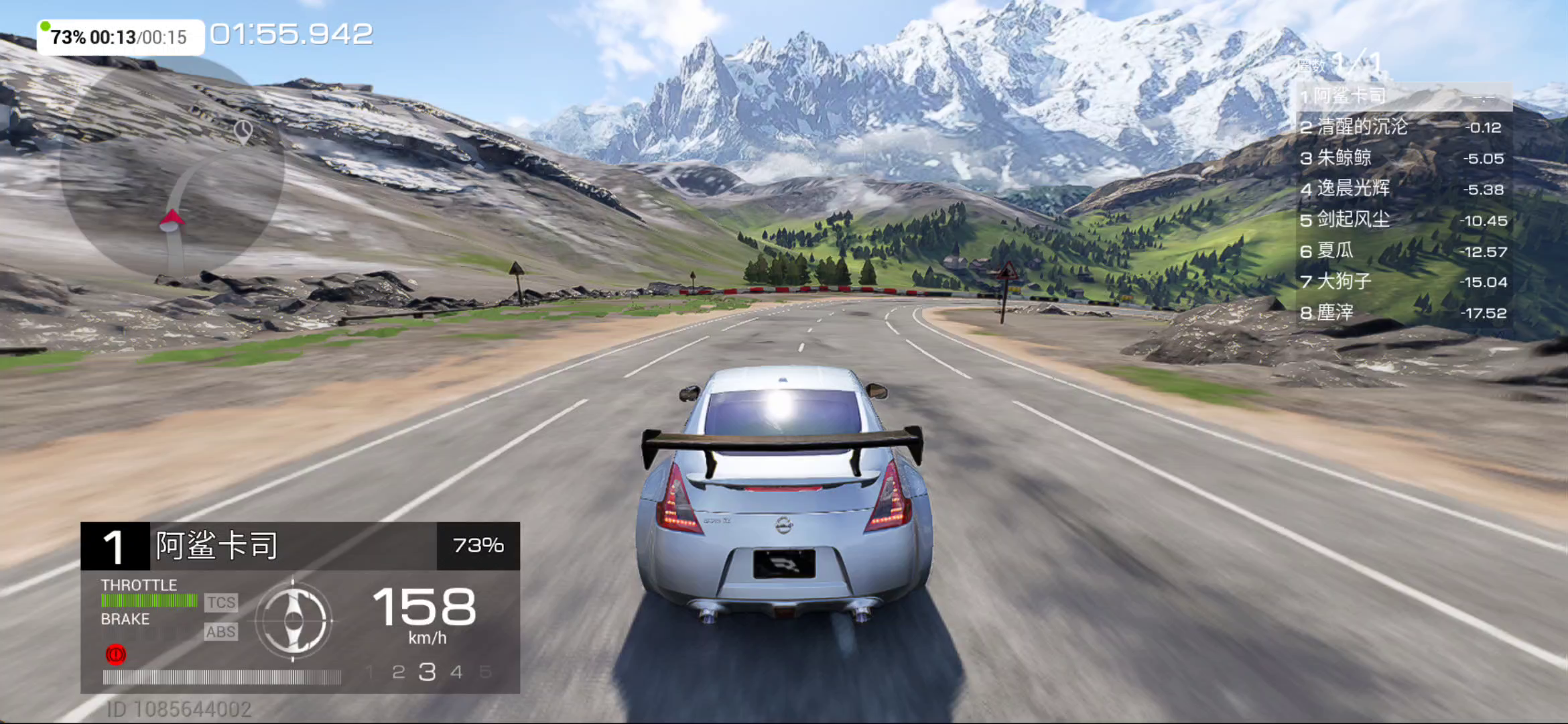Select leaderboard row for 清醒的沉沦
The width and height of the screenshot is (1568, 724).
1403,127
